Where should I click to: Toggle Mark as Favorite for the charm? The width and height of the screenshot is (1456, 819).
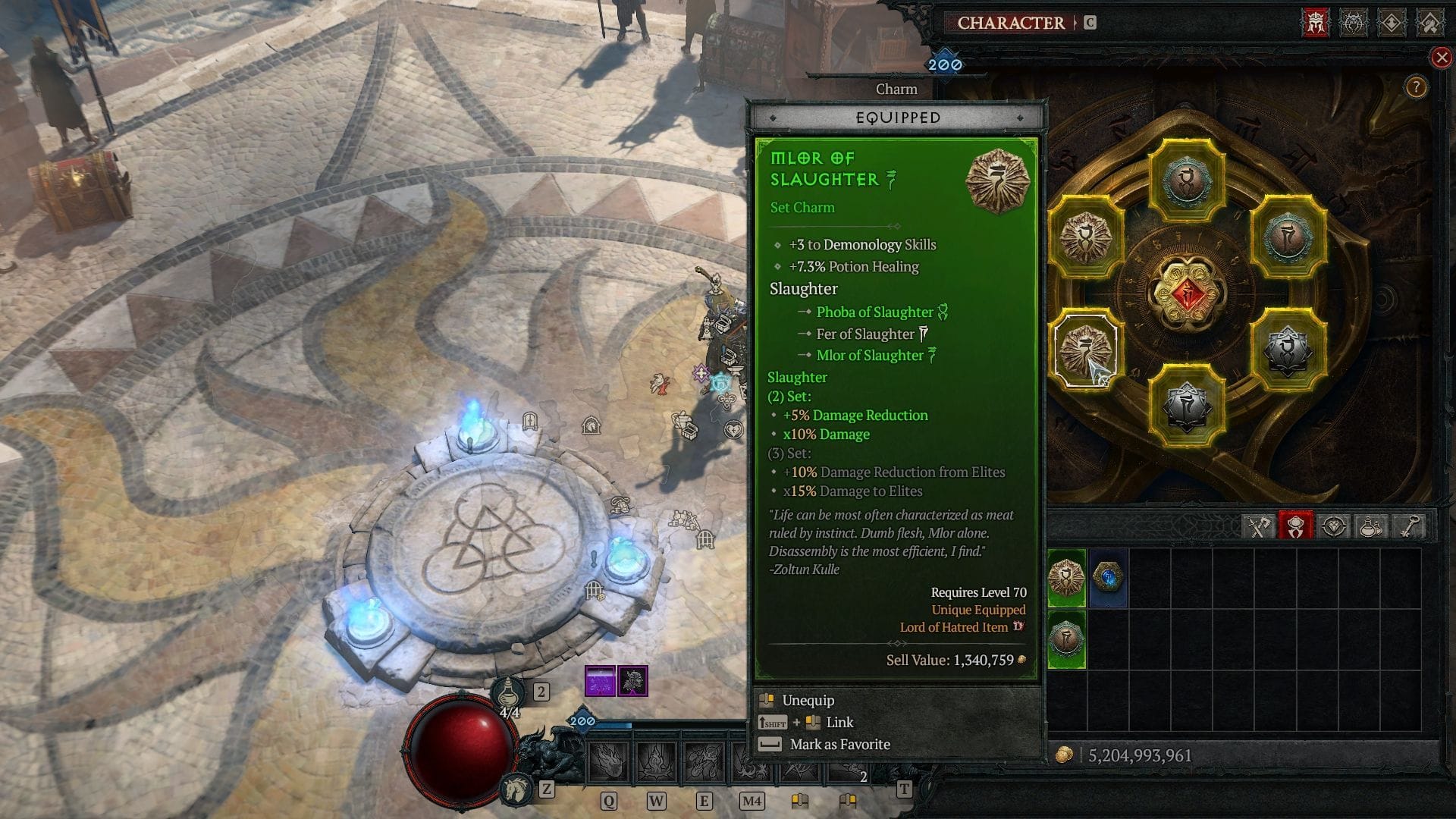coord(840,745)
